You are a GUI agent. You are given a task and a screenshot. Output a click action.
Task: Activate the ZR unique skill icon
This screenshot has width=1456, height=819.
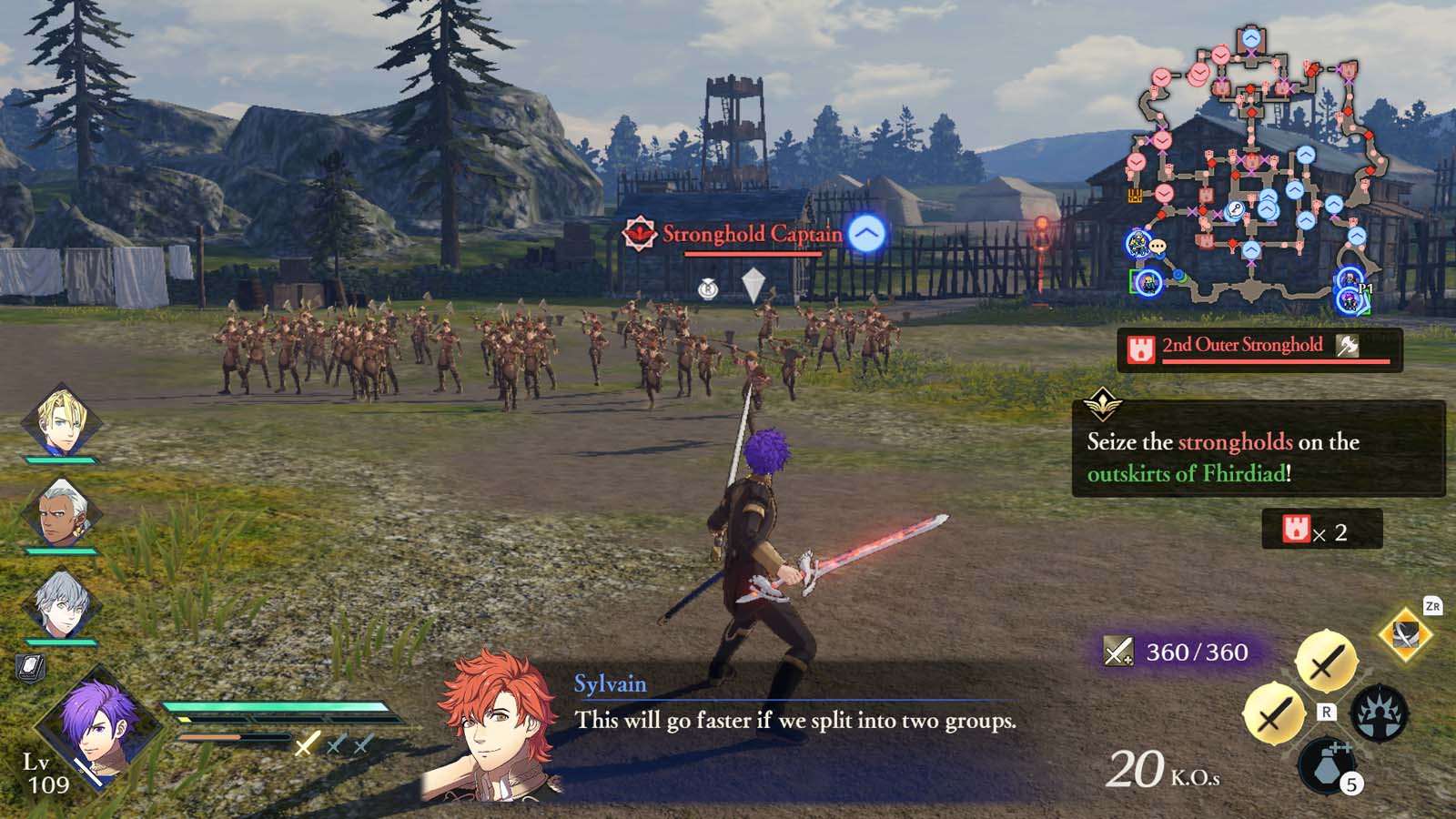[1404, 634]
